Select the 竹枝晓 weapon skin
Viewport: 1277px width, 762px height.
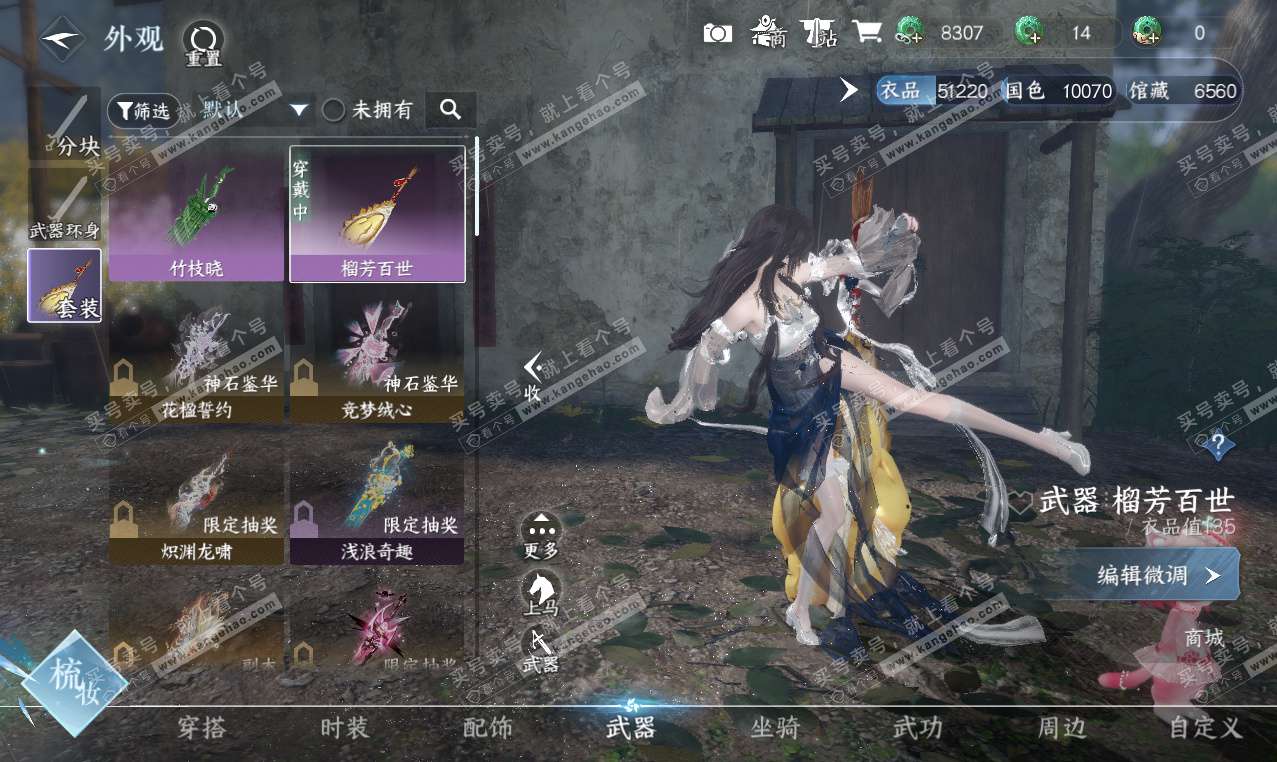[x=196, y=214]
